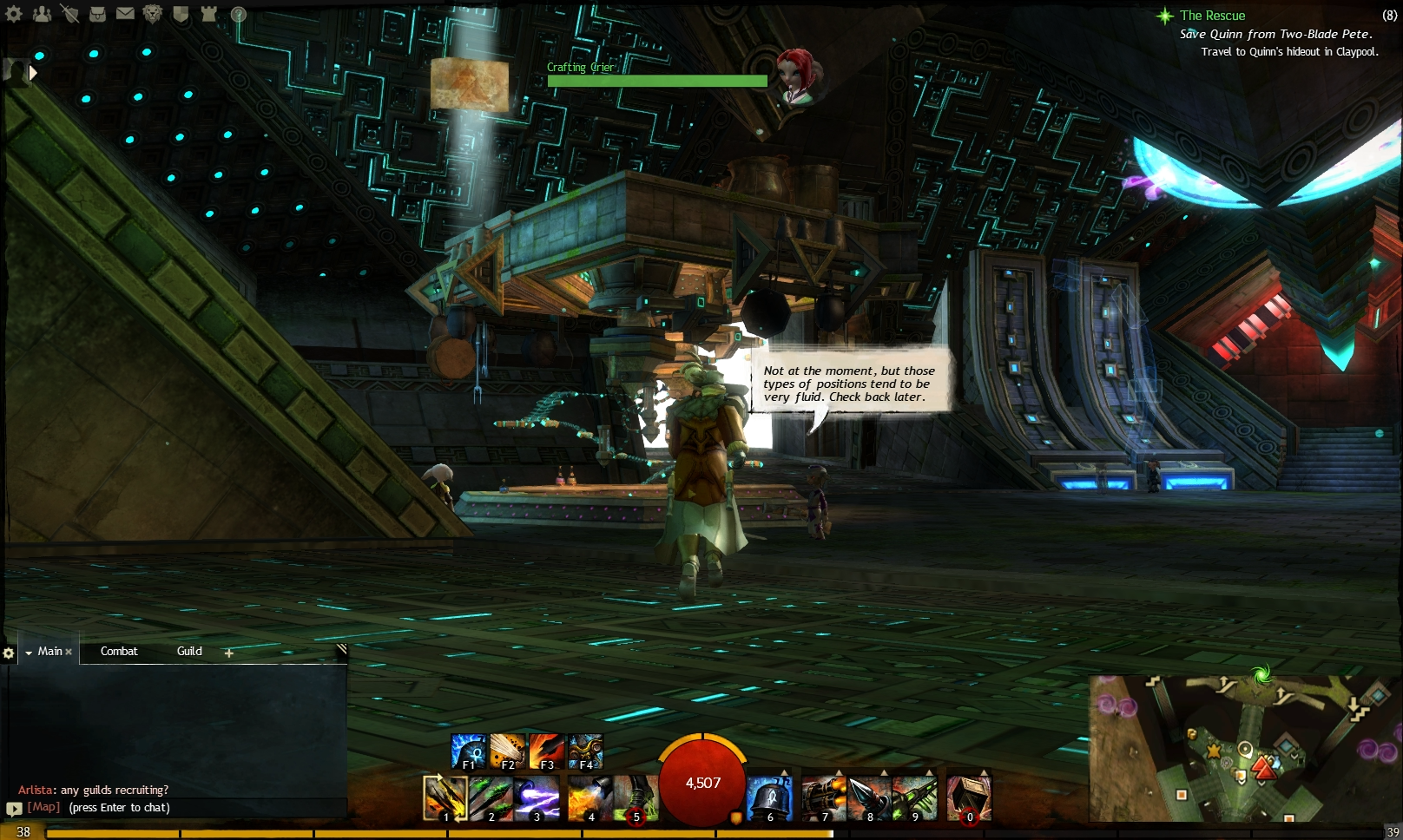Add a new chat tab with the plus button

tap(227, 652)
